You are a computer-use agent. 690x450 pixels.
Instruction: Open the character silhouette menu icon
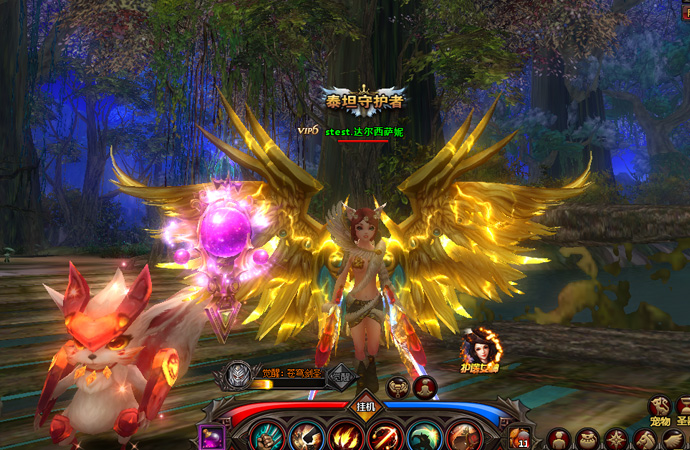559,439
